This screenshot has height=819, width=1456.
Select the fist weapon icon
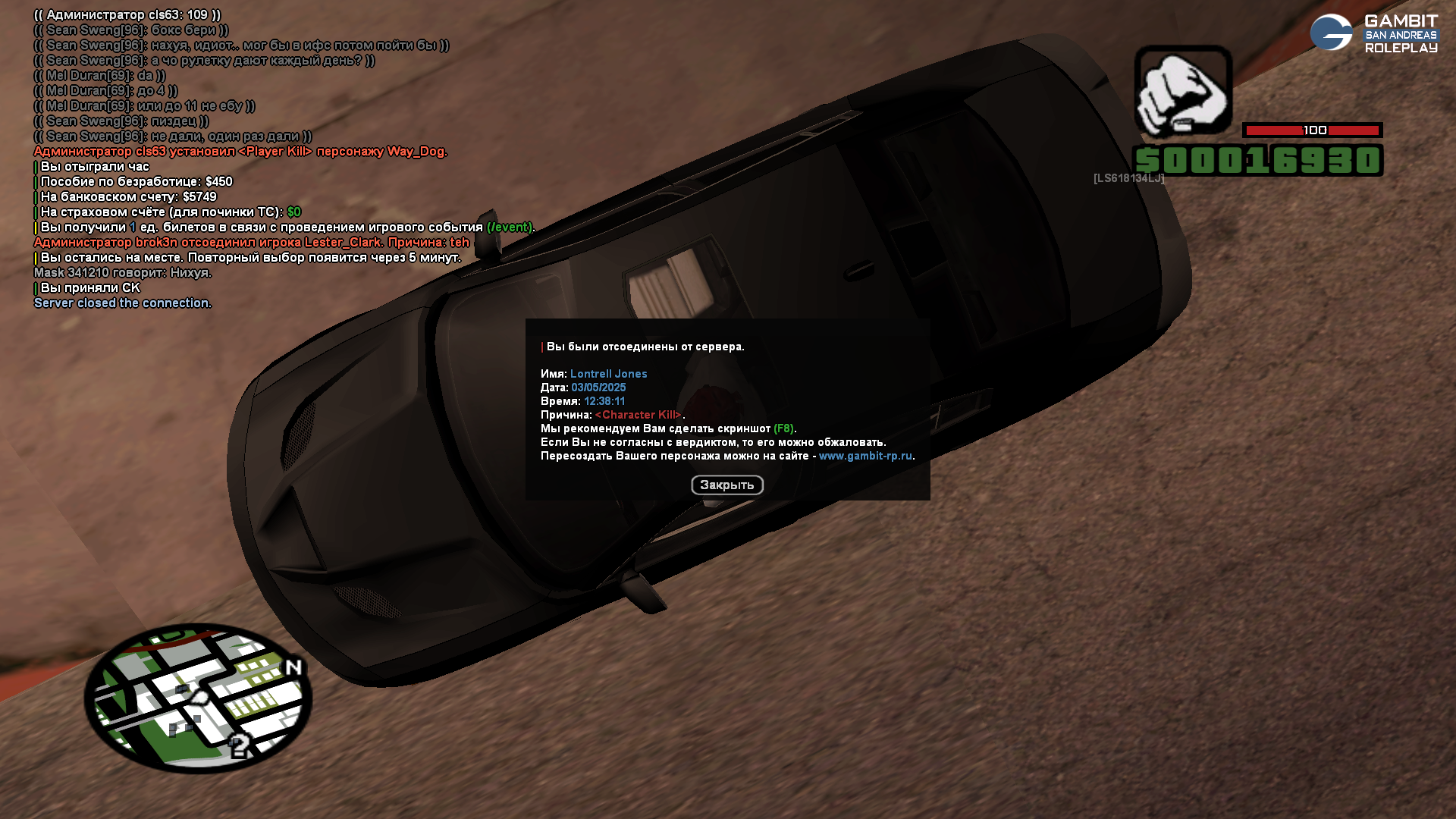tap(1183, 91)
